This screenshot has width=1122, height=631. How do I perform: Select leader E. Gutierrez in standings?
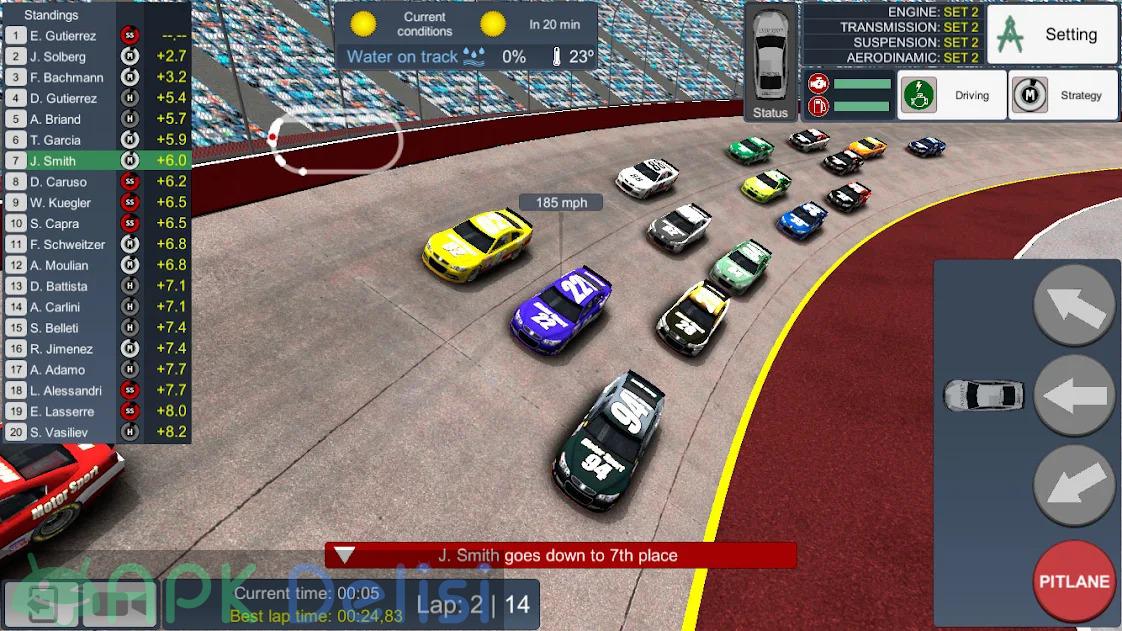pos(97,35)
